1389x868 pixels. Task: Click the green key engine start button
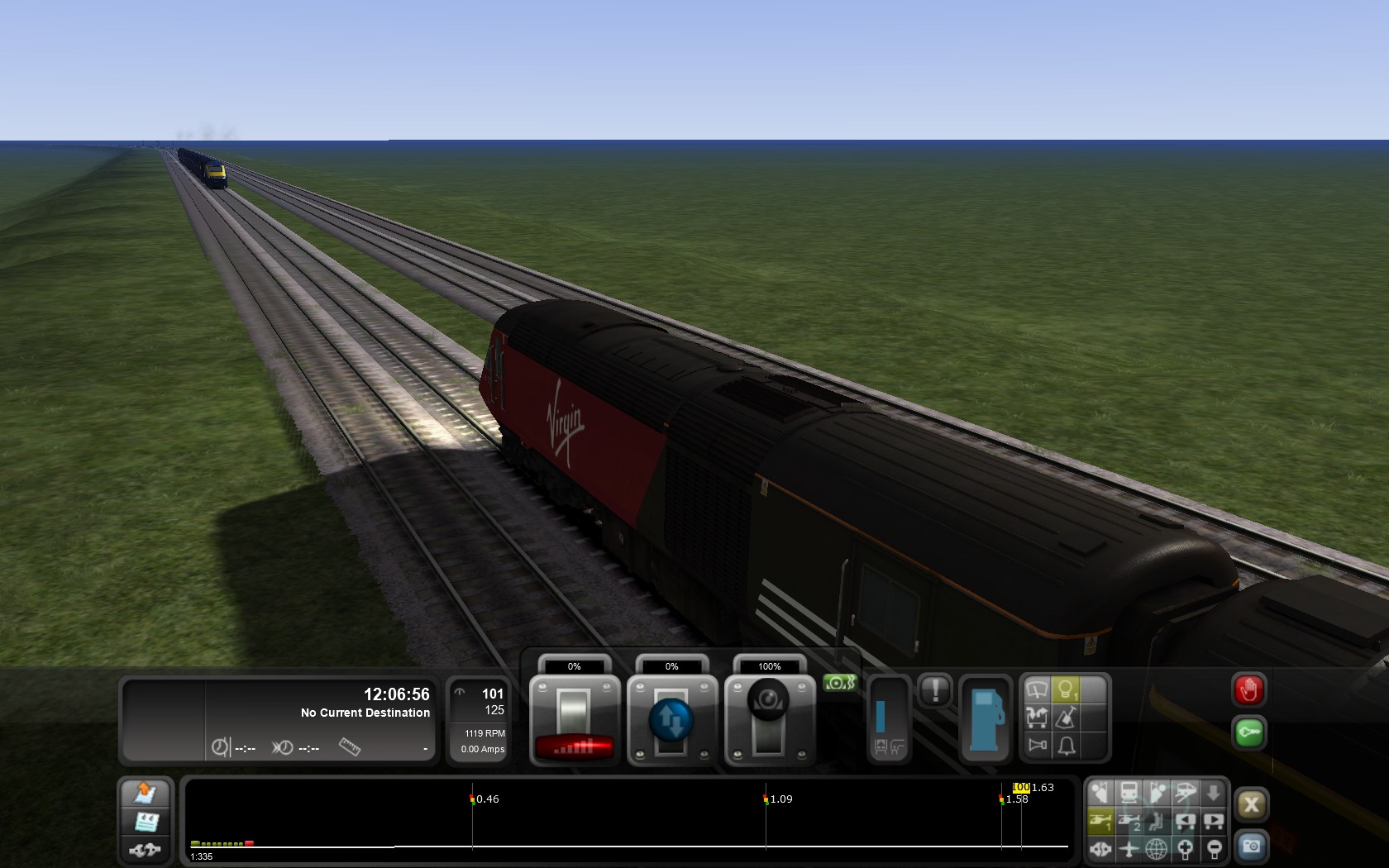pyautogui.click(x=1248, y=733)
